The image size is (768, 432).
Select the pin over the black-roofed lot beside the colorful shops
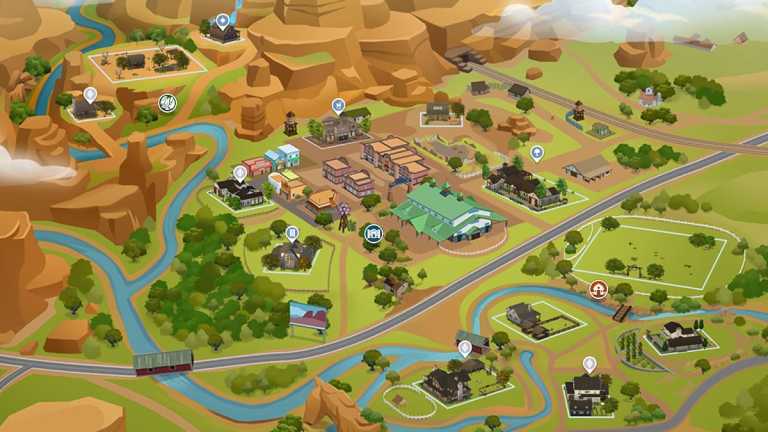click(x=240, y=172)
